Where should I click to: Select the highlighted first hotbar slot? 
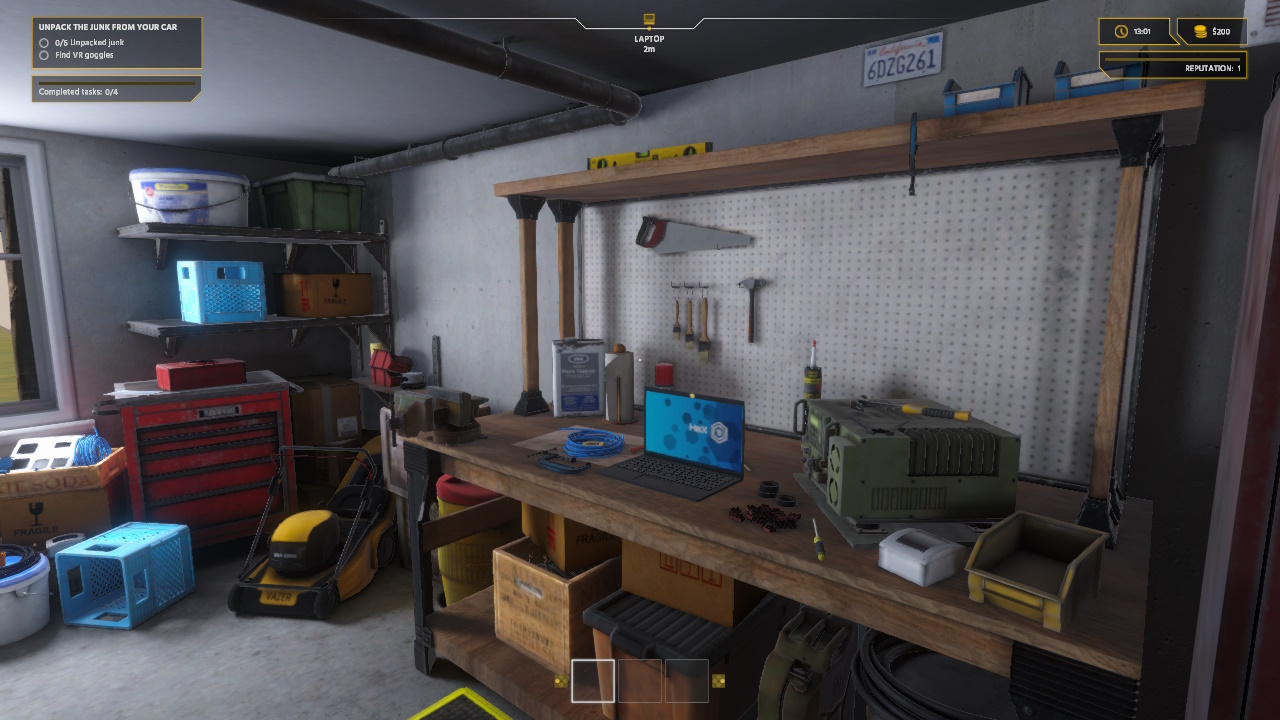click(593, 681)
